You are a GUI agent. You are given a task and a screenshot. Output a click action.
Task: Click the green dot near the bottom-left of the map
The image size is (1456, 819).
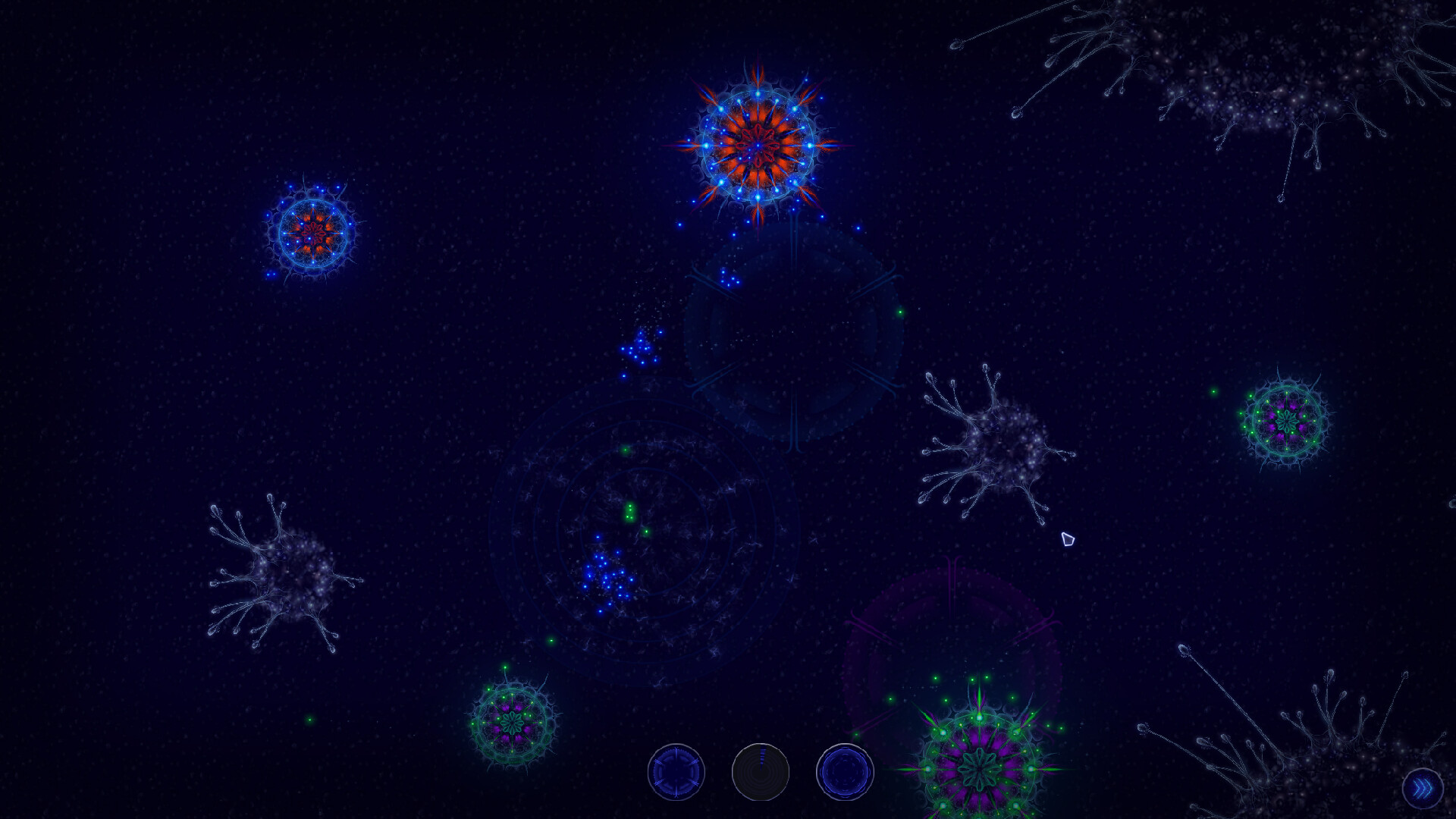309,720
